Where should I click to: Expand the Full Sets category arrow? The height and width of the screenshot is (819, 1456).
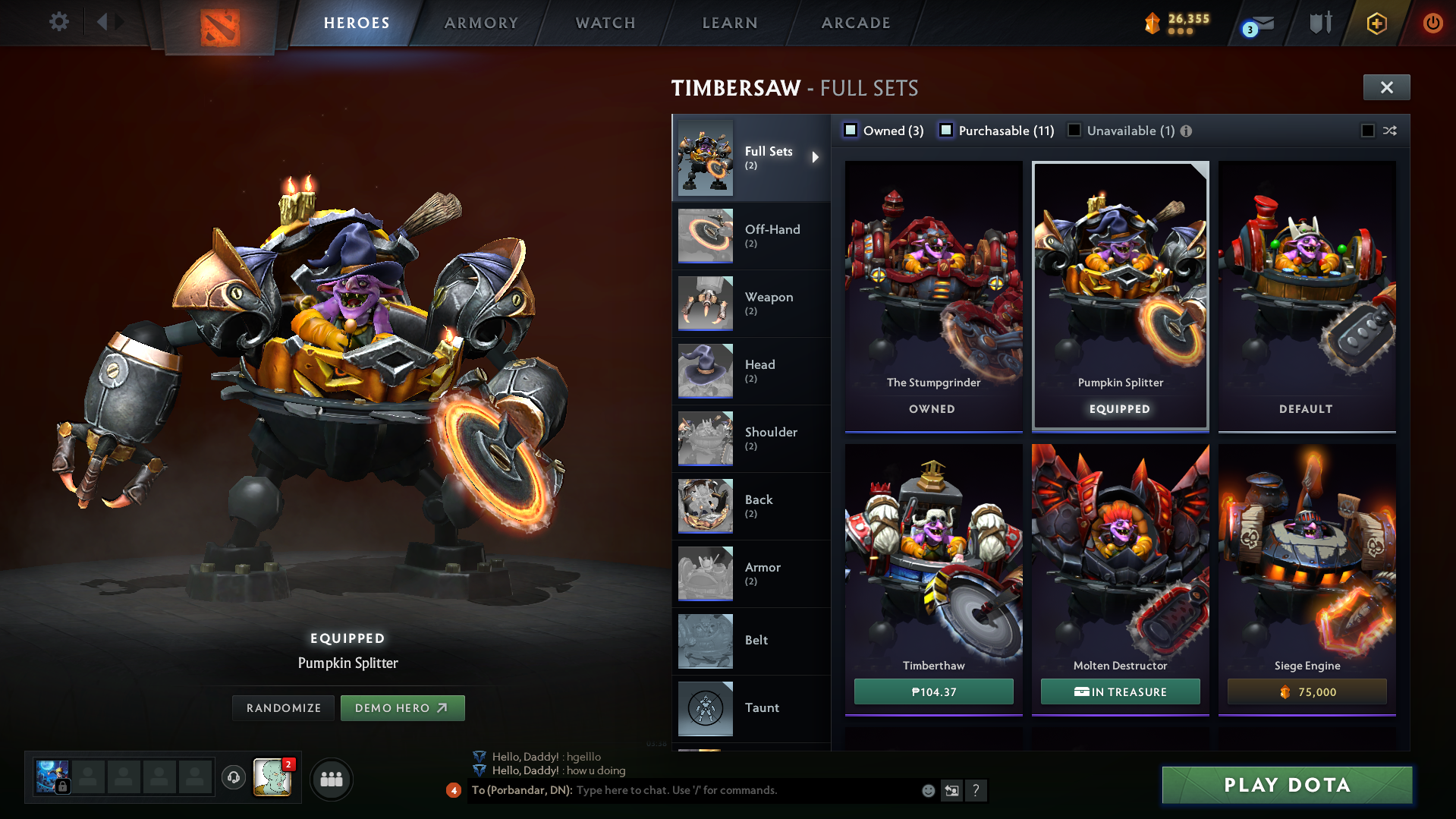tap(816, 158)
